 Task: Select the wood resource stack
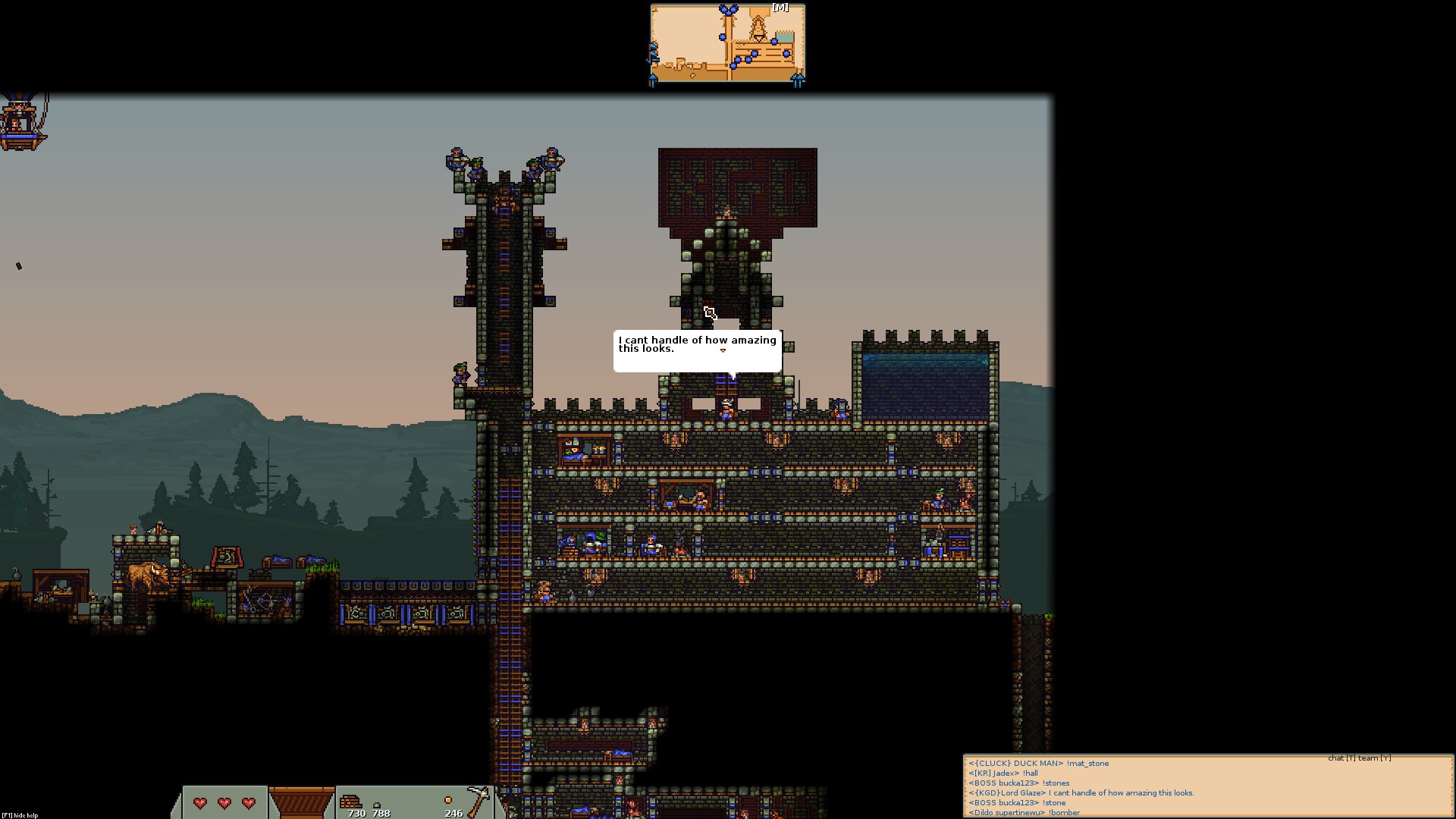click(x=351, y=802)
